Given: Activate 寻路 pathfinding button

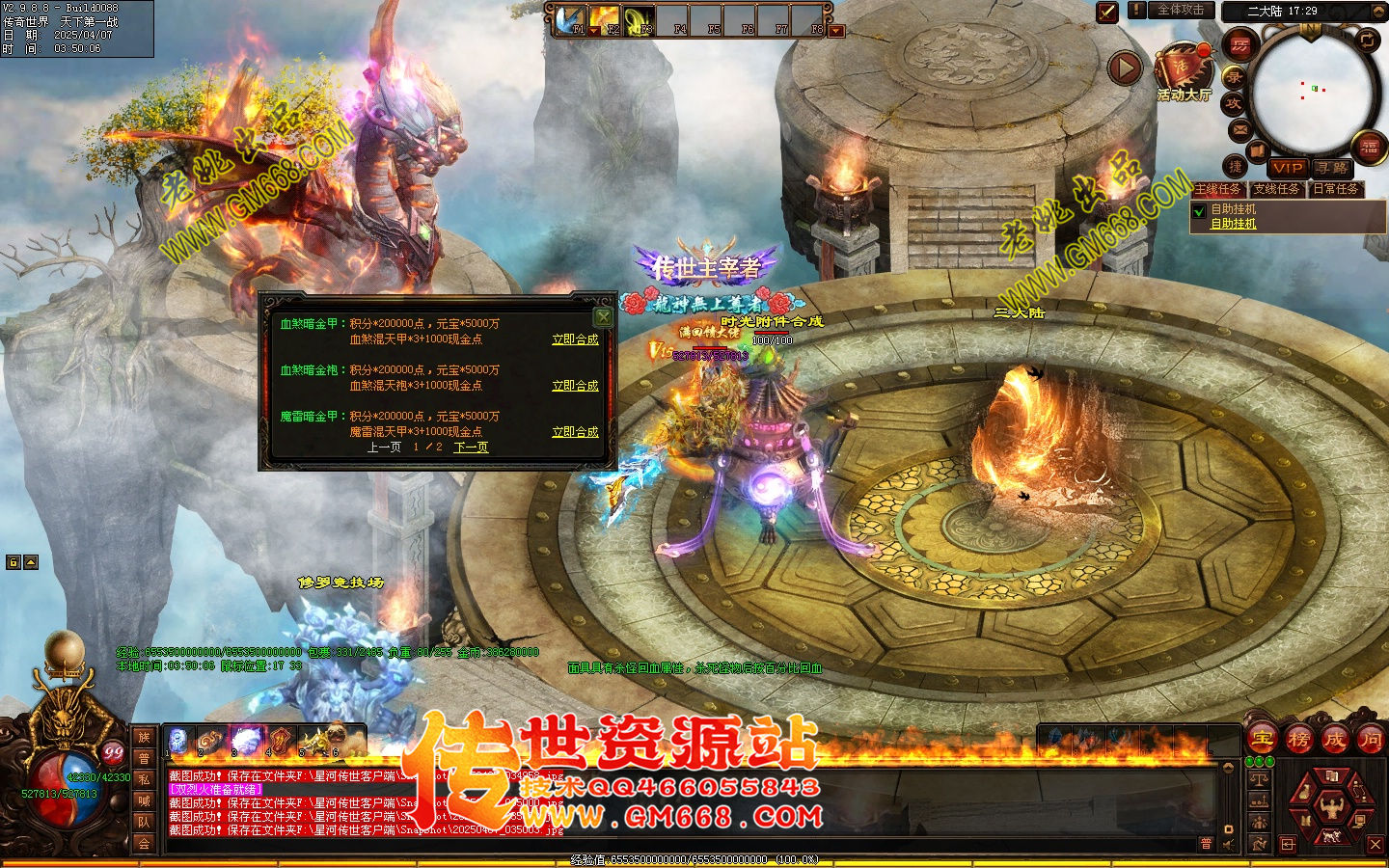Looking at the screenshot, I should 1332,168.
